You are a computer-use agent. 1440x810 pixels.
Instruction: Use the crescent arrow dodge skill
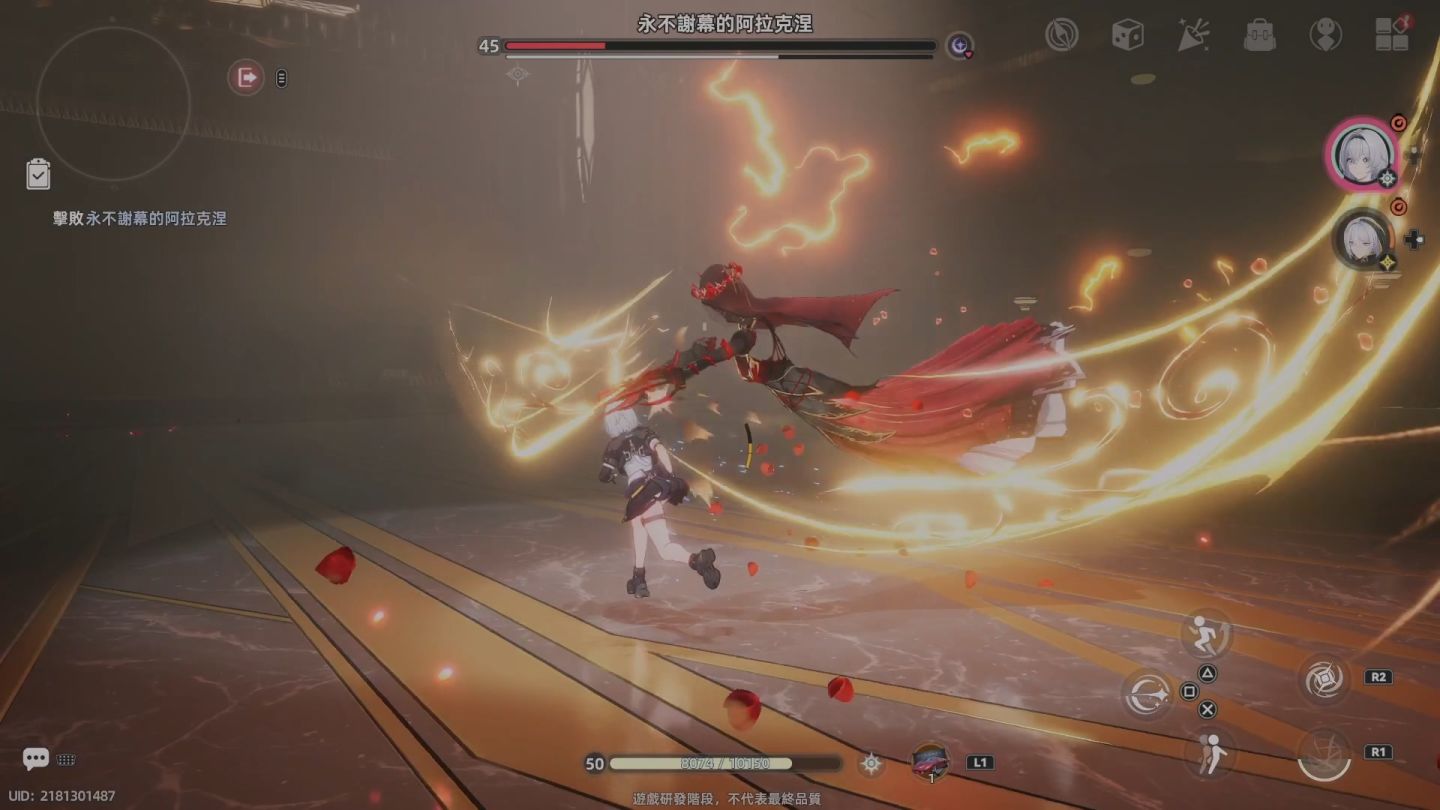[1149, 694]
